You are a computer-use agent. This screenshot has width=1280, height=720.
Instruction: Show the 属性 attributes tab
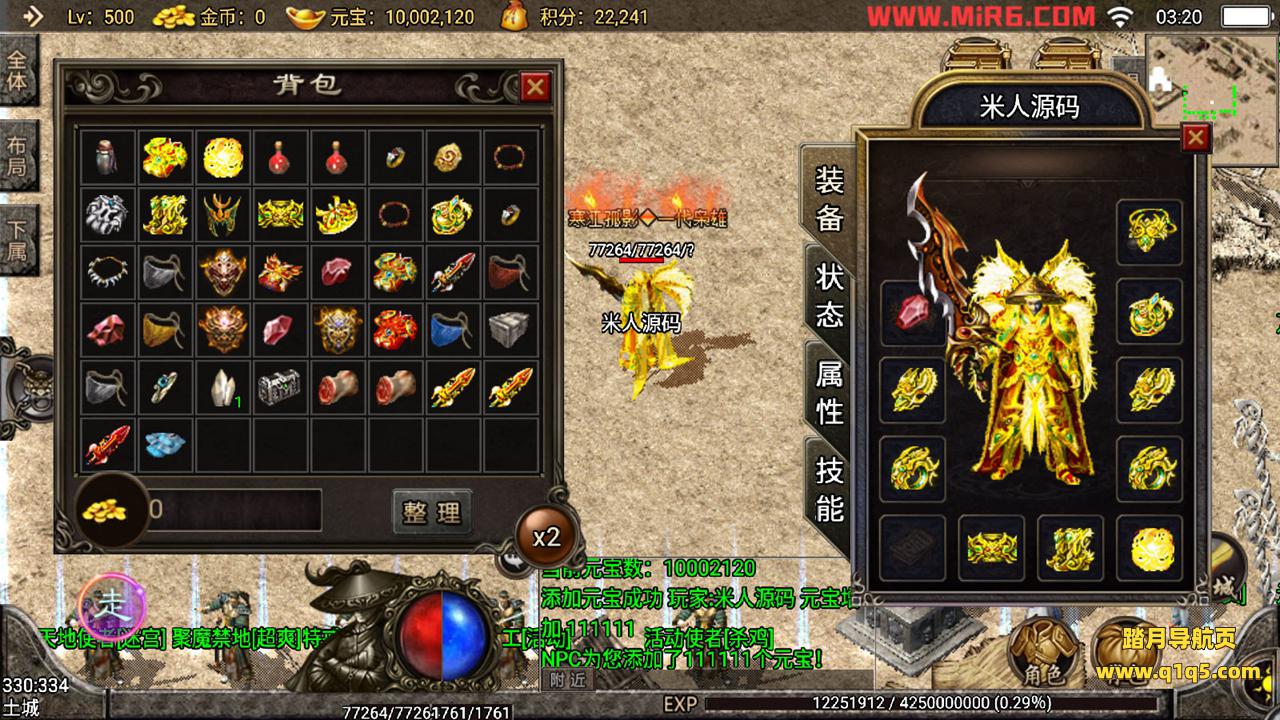pyautogui.click(x=829, y=391)
